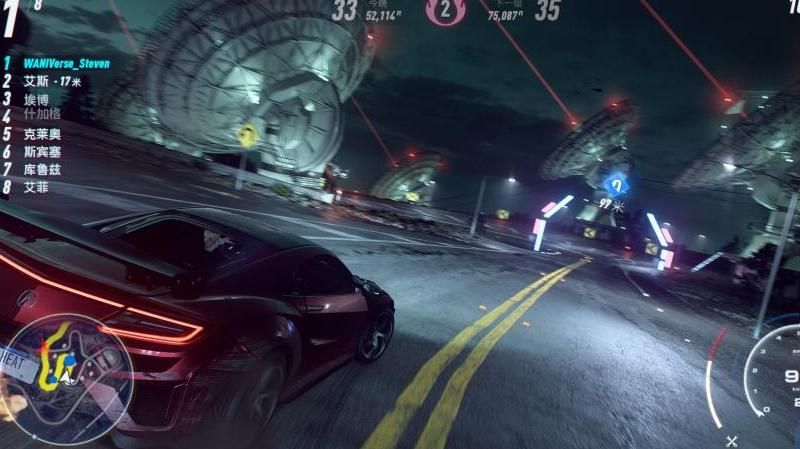Choose third-place racer 埃博 in the list
This screenshot has height=449, width=800.
(35, 99)
